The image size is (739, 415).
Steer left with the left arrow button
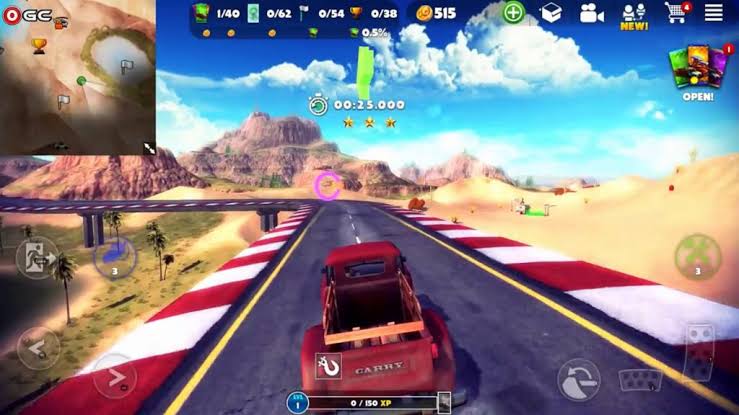[36, 347]
